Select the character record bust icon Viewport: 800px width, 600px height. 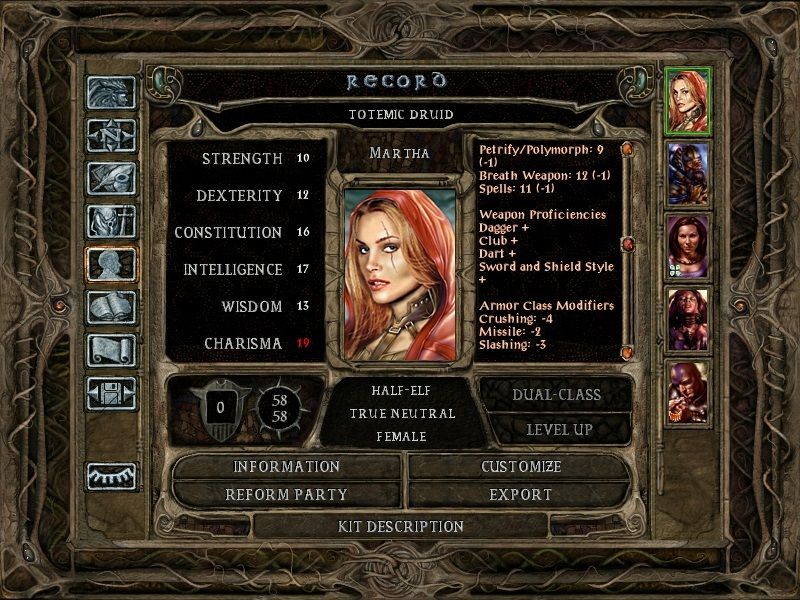coord(111,264)
